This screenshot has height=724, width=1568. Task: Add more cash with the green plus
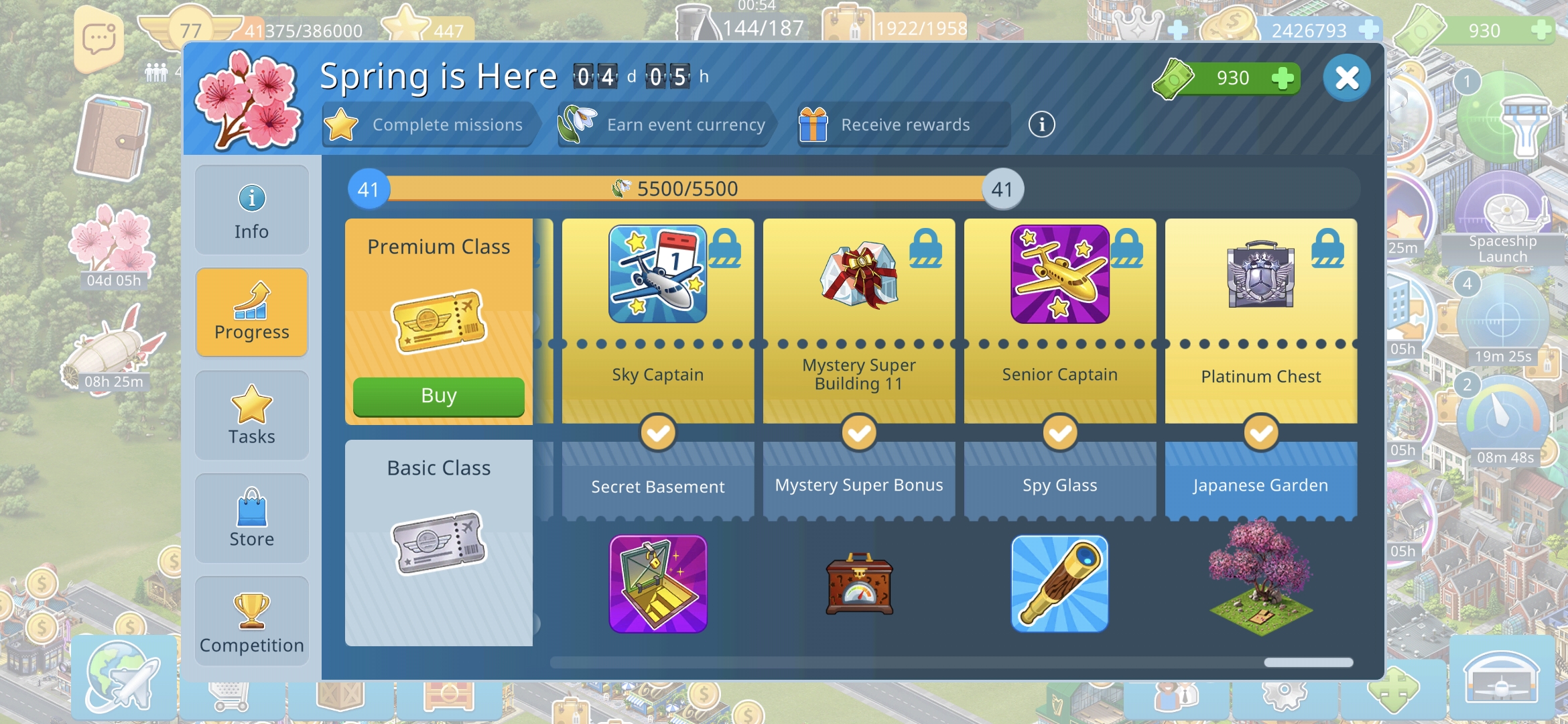(1282, 78)
